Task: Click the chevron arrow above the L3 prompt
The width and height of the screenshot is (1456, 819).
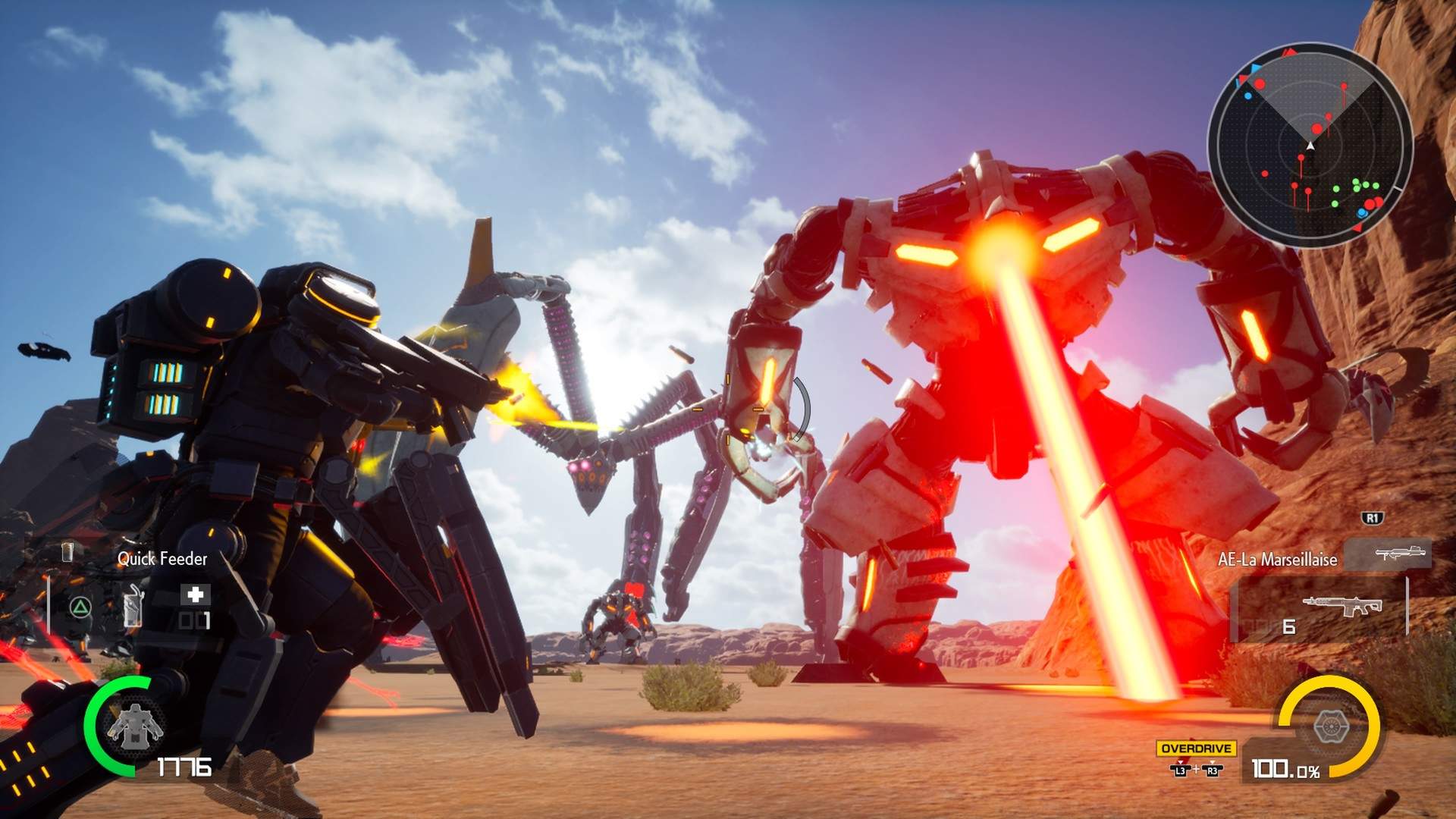Action: [x=1180, y=763]
